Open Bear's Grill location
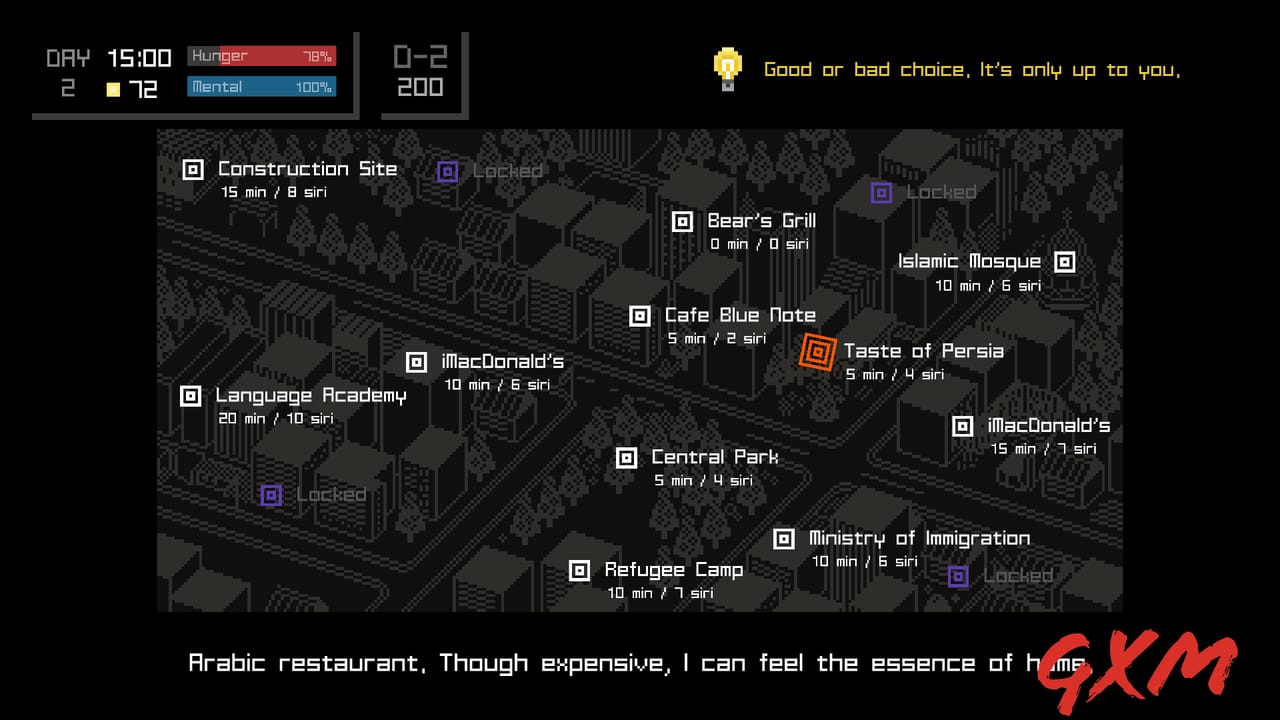 (x=684, y=220)
